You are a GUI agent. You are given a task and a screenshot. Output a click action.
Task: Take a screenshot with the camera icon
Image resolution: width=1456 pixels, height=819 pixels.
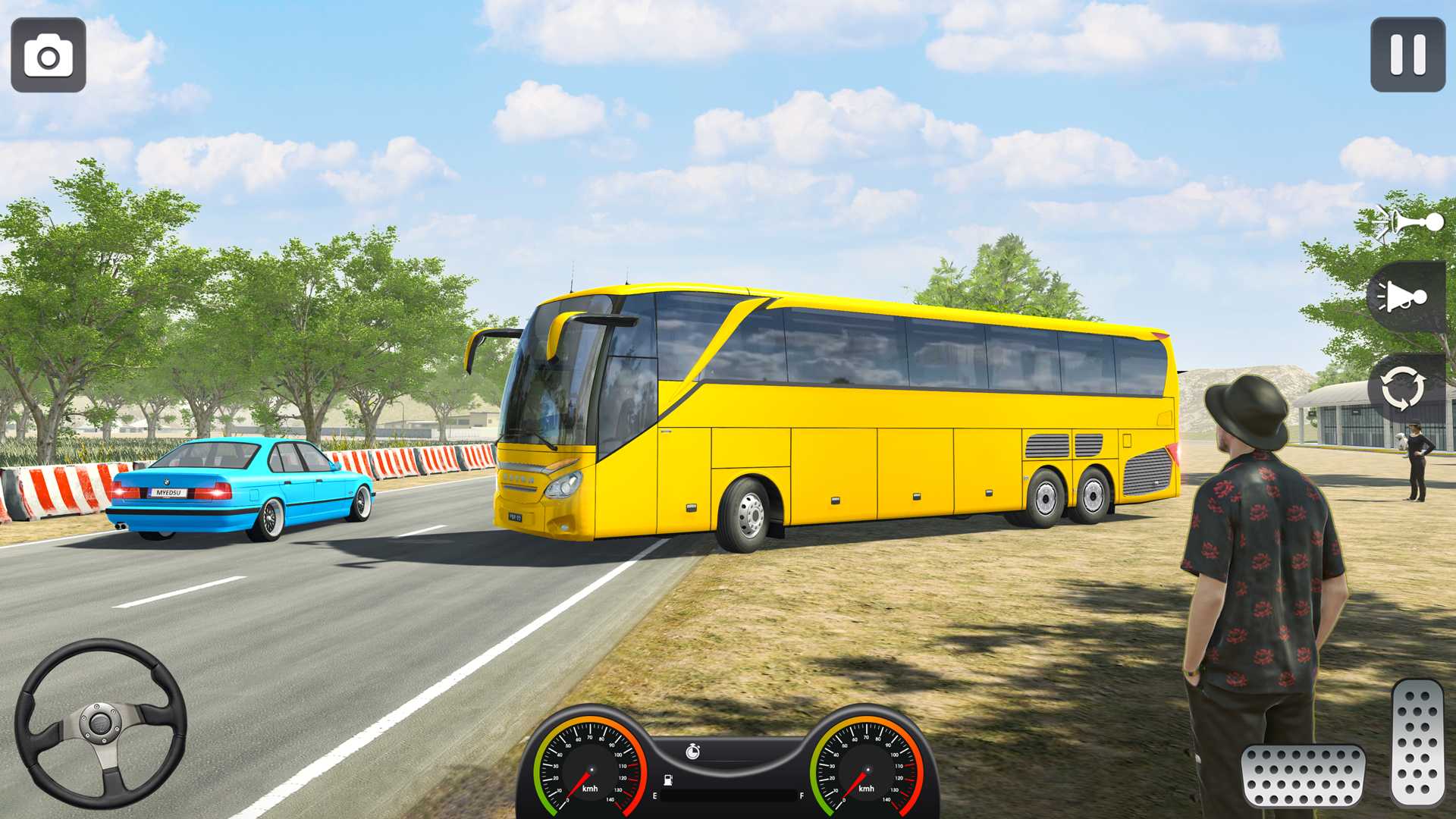48,55
